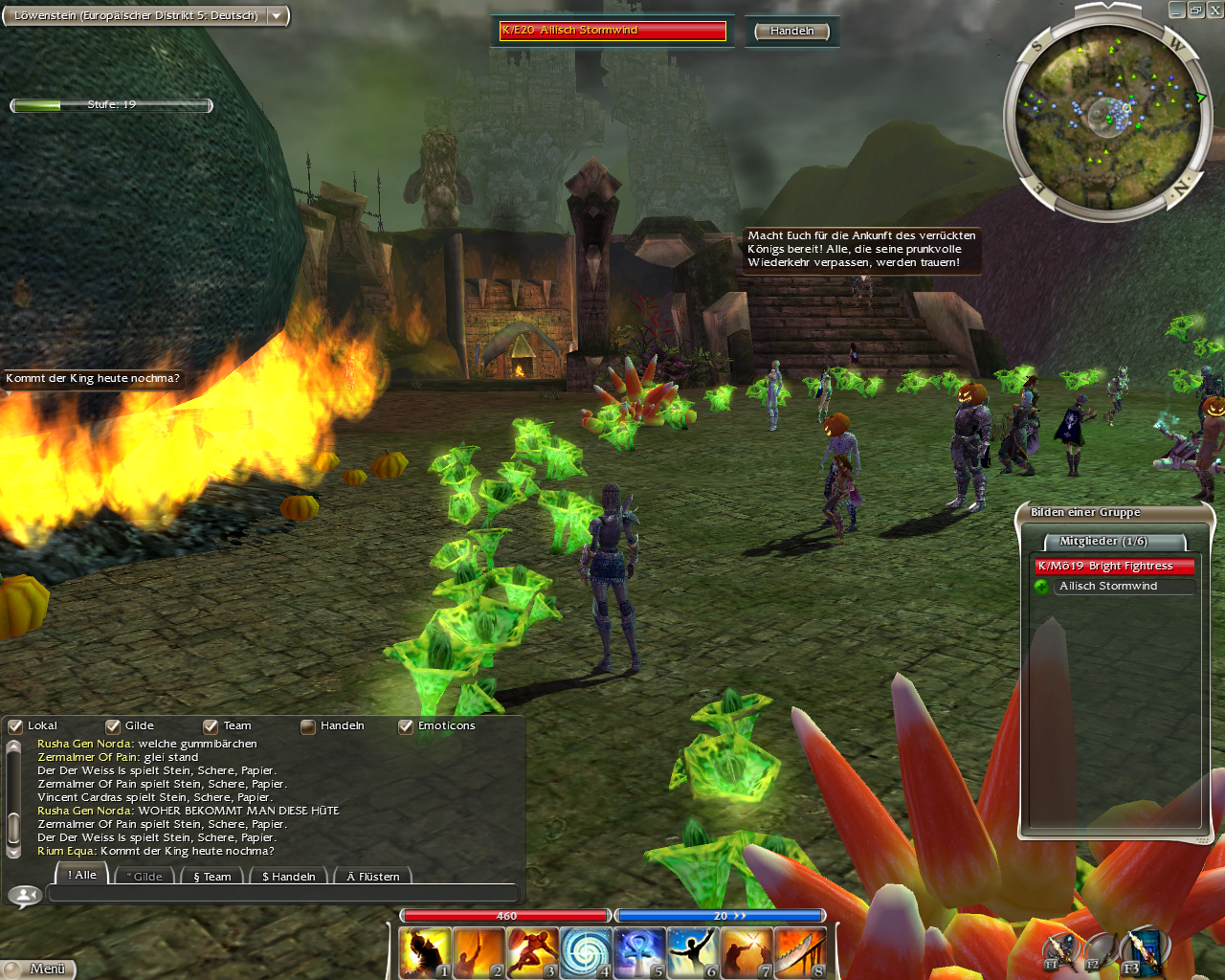Toggle the Gilde chat filter checkbox
Image resolution: width=1225 pixels, height=980 pixels.
(113, 726)
